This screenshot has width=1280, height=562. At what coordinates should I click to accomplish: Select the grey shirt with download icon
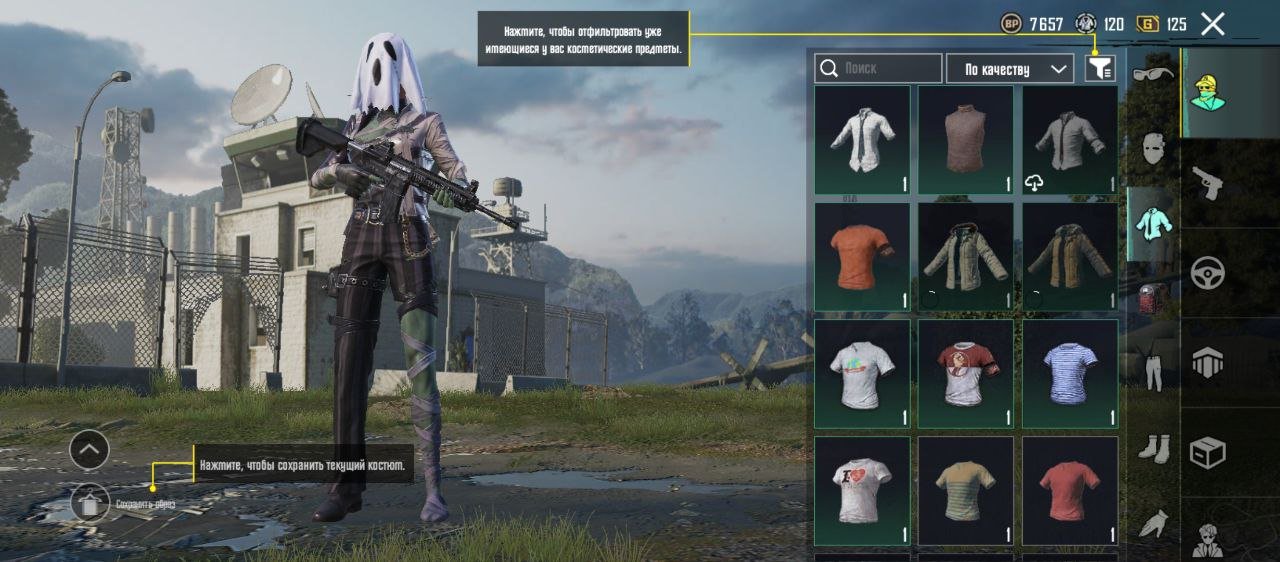[1070, 139]
